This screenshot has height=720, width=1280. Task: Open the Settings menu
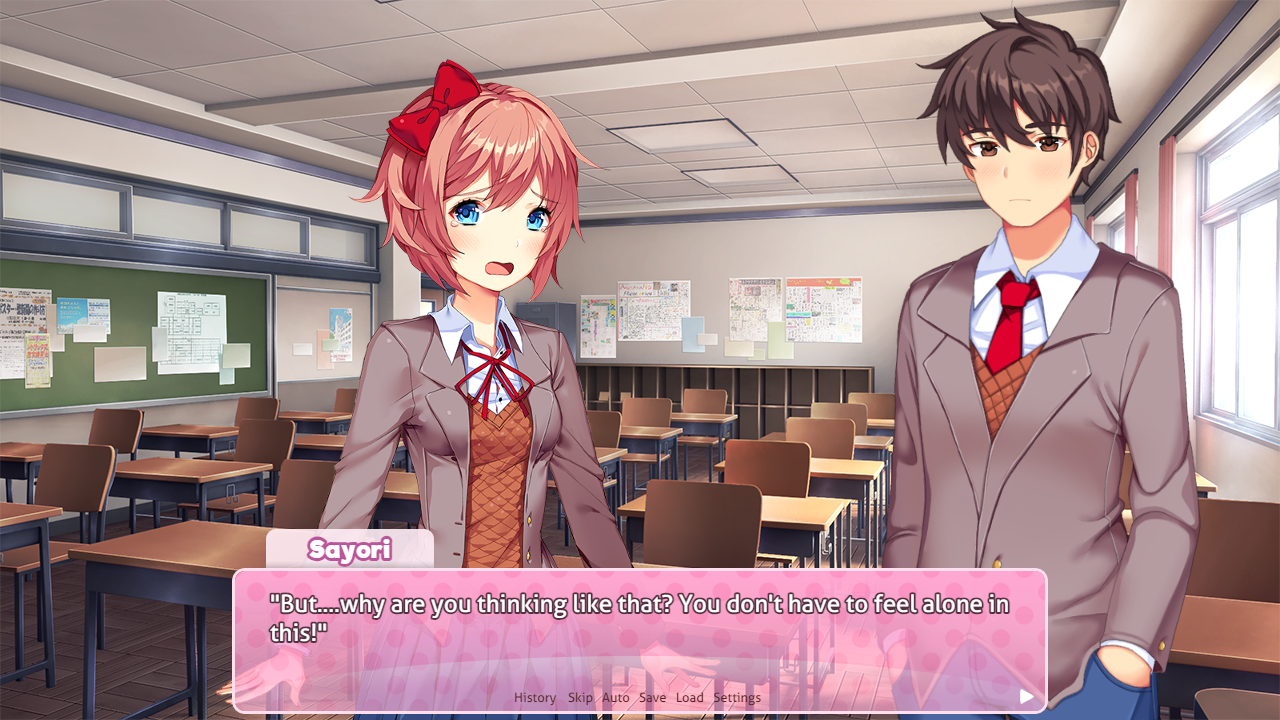(x=738, y=697)
